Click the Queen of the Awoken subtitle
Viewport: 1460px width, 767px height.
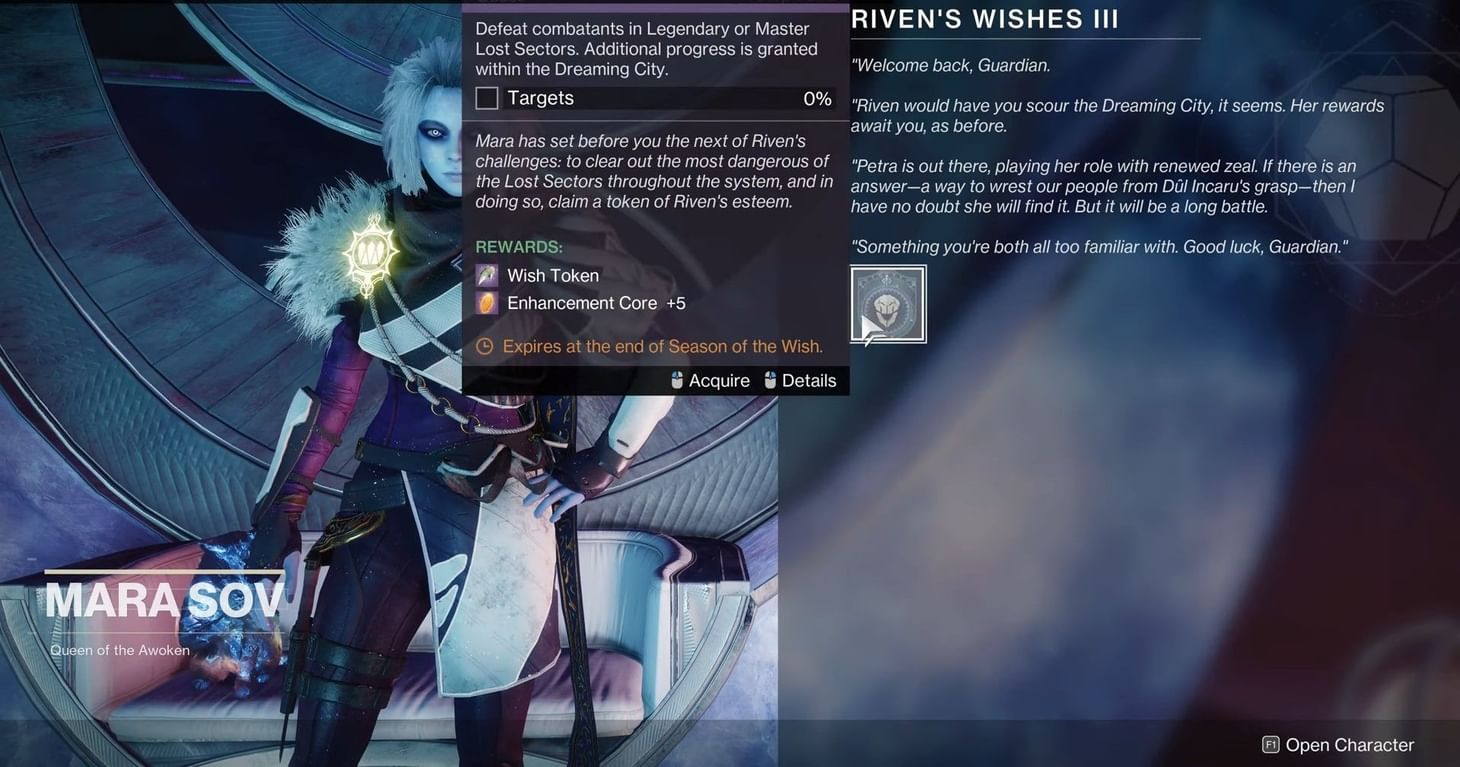click(x=119, y=650)
